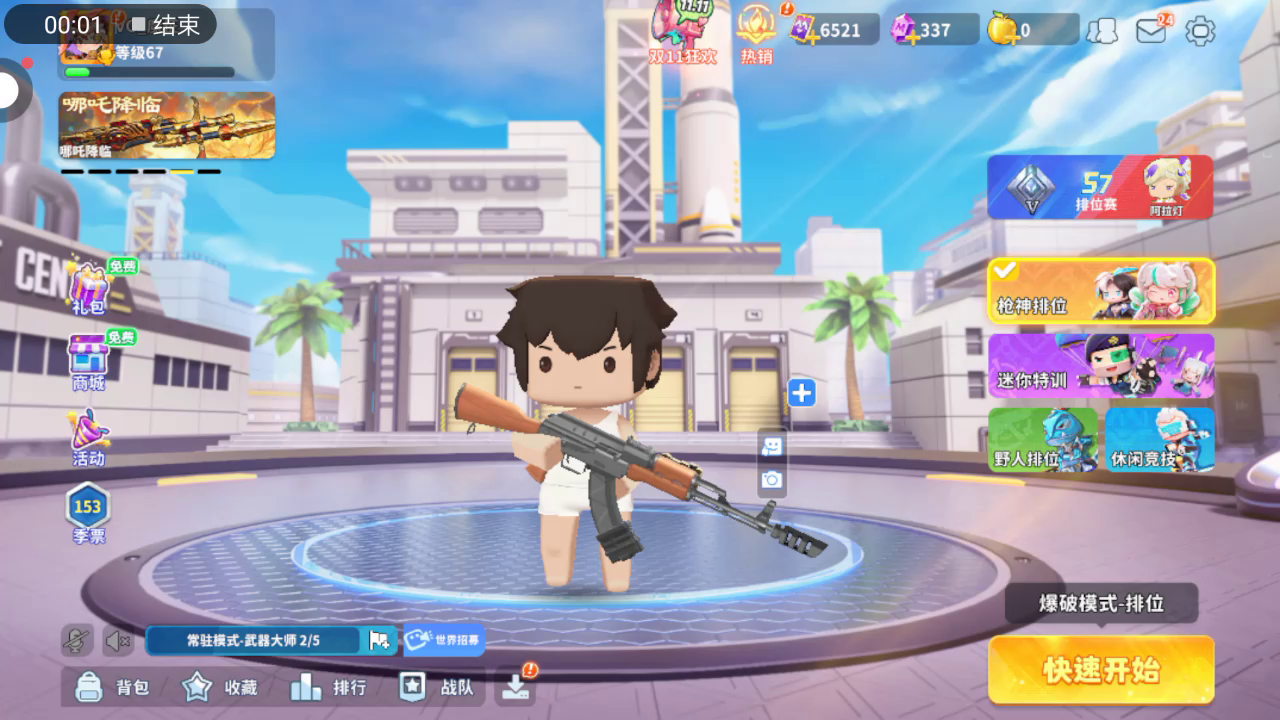Open 世界招募 world recruitment
The height and width of the screenshot is (720, 1280).
point(444,640)
